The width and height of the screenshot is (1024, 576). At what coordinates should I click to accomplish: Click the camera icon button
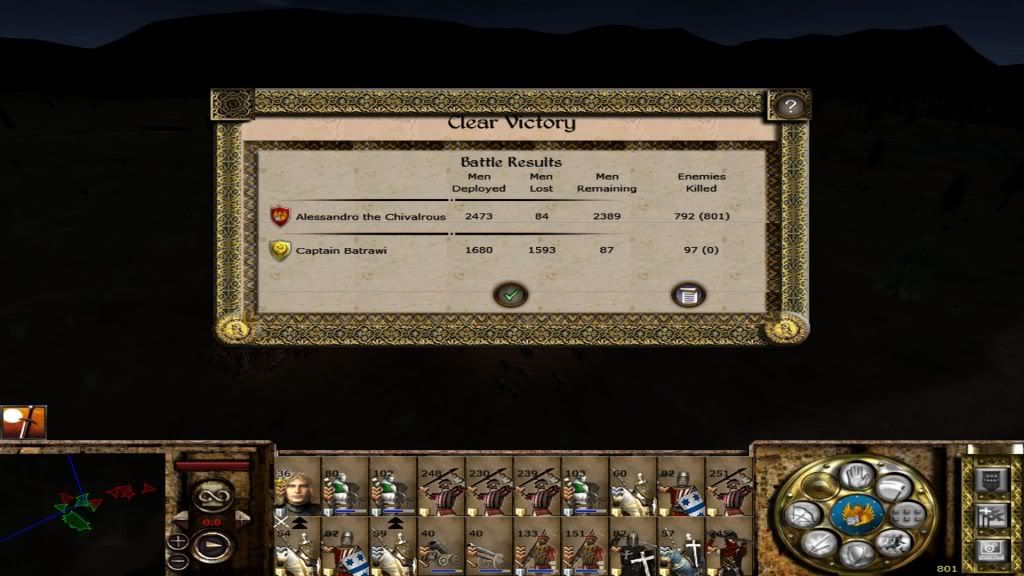click(x=991, y=548)
